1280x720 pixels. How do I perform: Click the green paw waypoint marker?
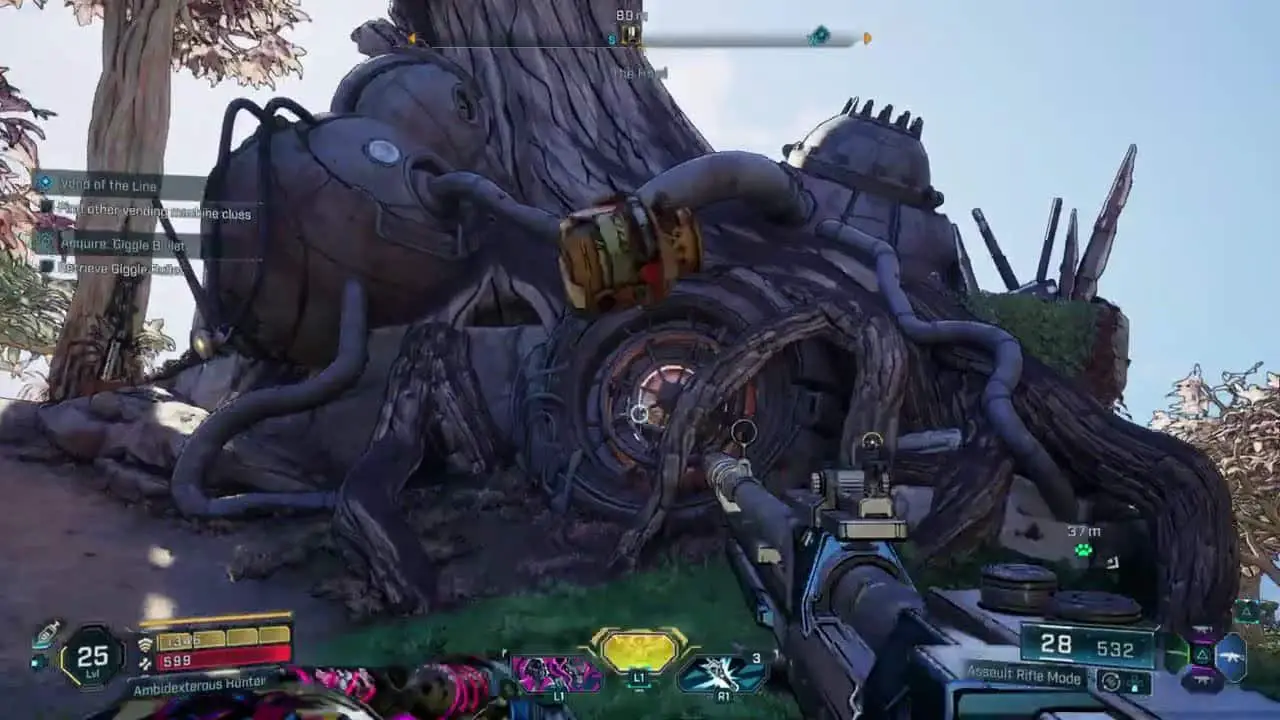coord(1082,550)
